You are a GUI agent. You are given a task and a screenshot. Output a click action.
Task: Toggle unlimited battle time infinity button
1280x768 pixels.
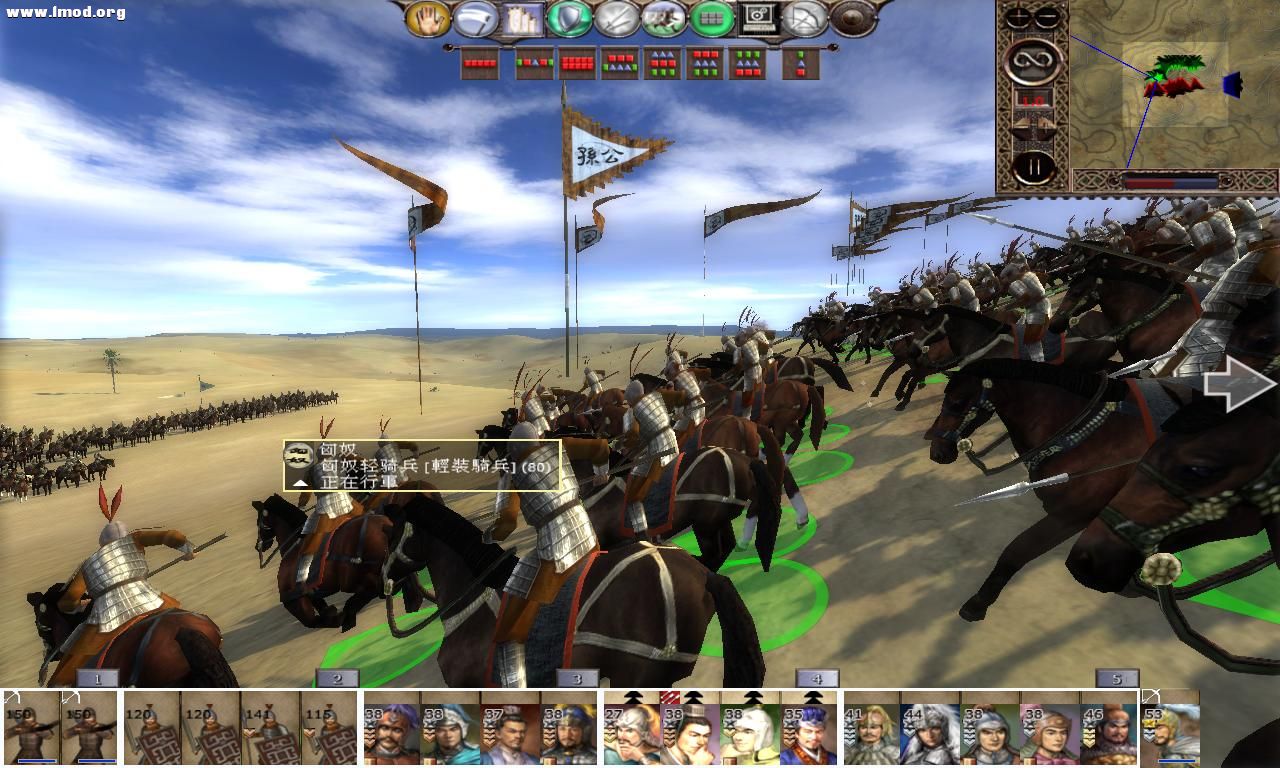click(x=1033, y=61)
